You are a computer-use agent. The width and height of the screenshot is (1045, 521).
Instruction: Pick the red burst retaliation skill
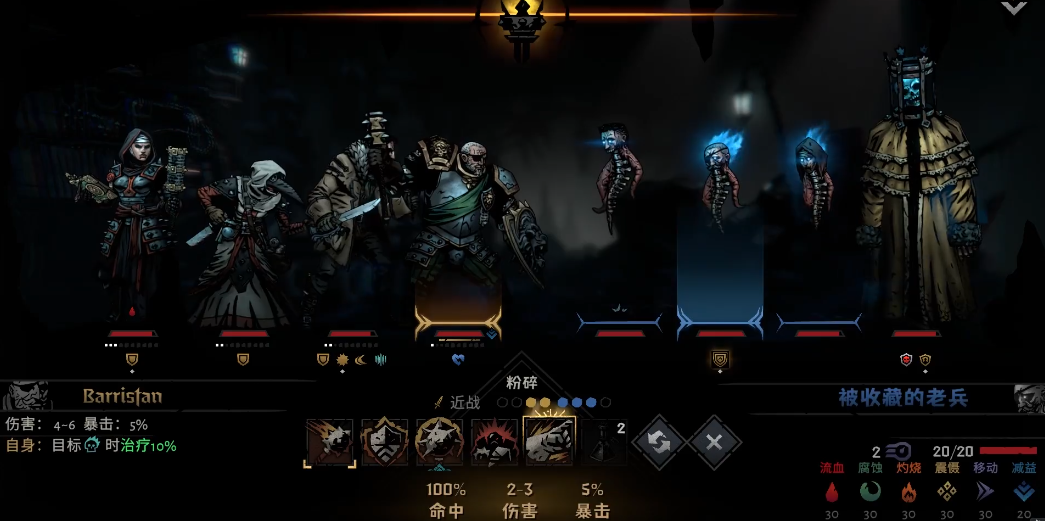[494, 442]
